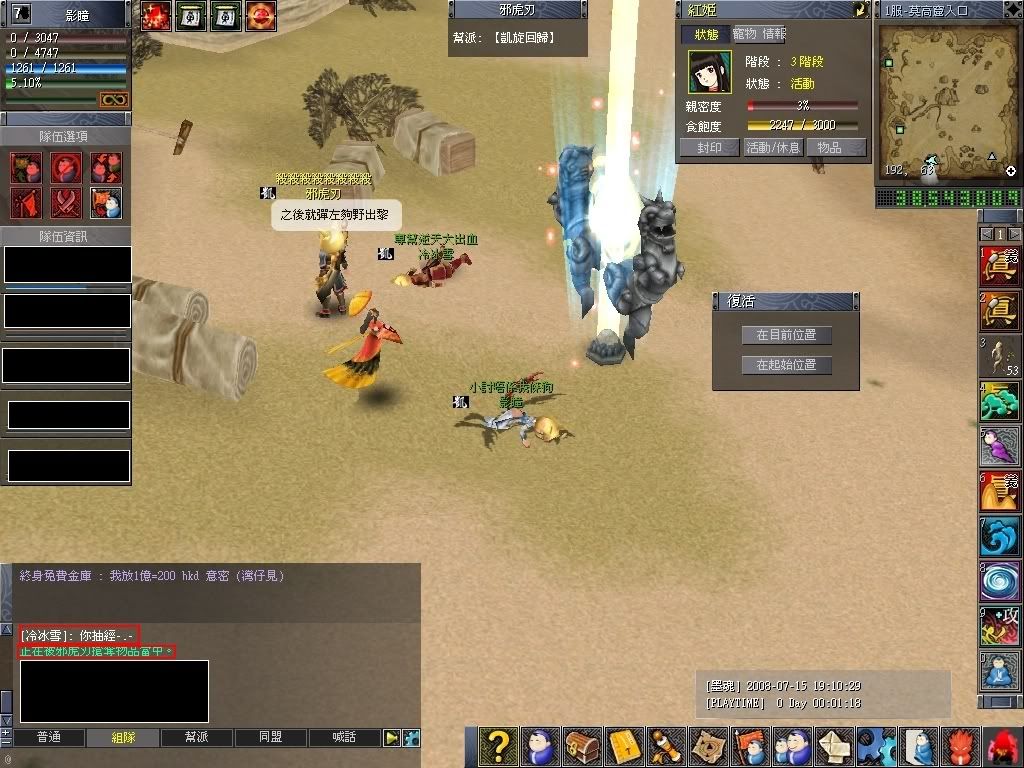Open the treasure chest icon in bottom bar

point(582,747)
